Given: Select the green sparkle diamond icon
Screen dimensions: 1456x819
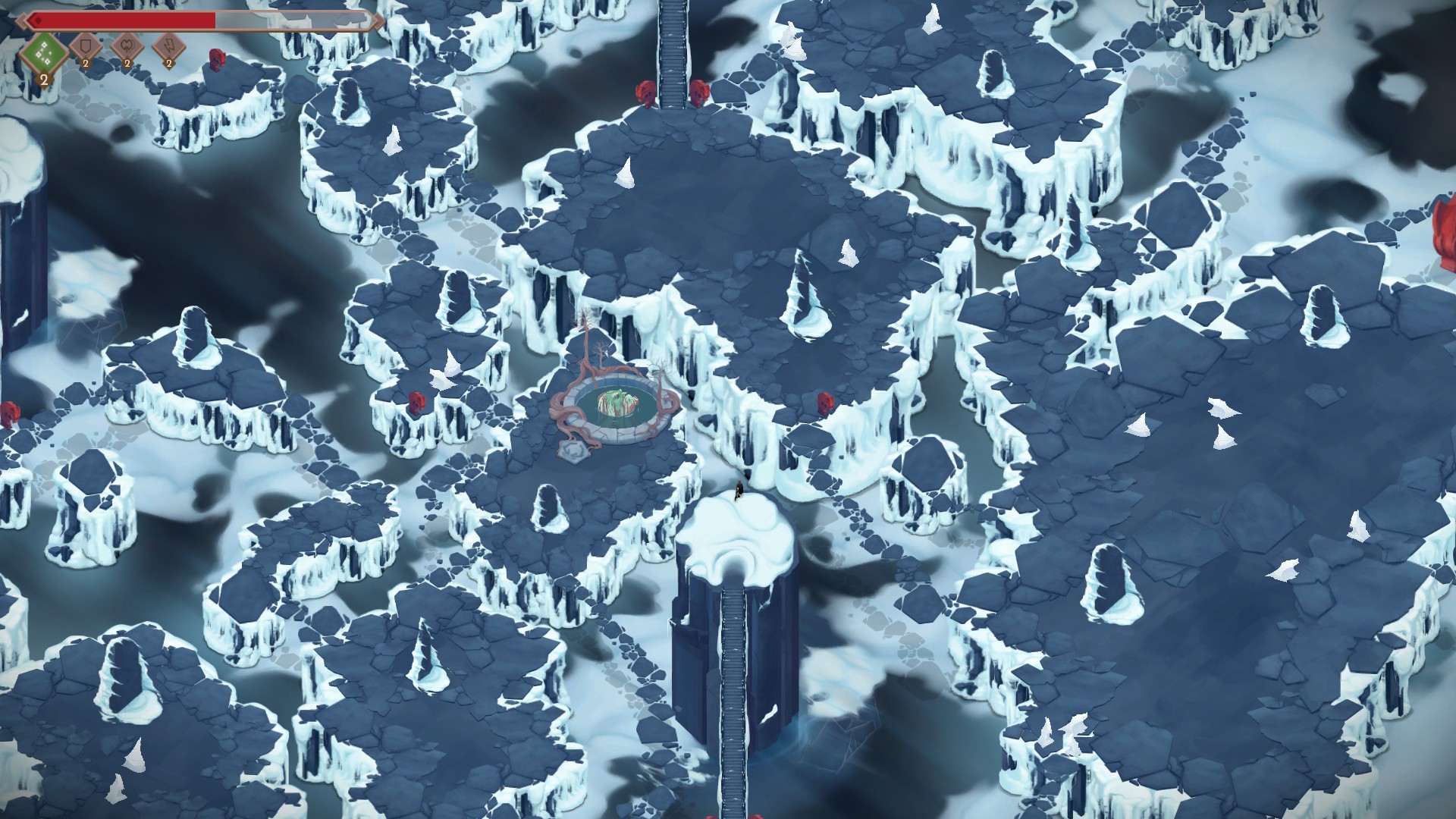Looking at the screenshot, I should click(43, 52).
